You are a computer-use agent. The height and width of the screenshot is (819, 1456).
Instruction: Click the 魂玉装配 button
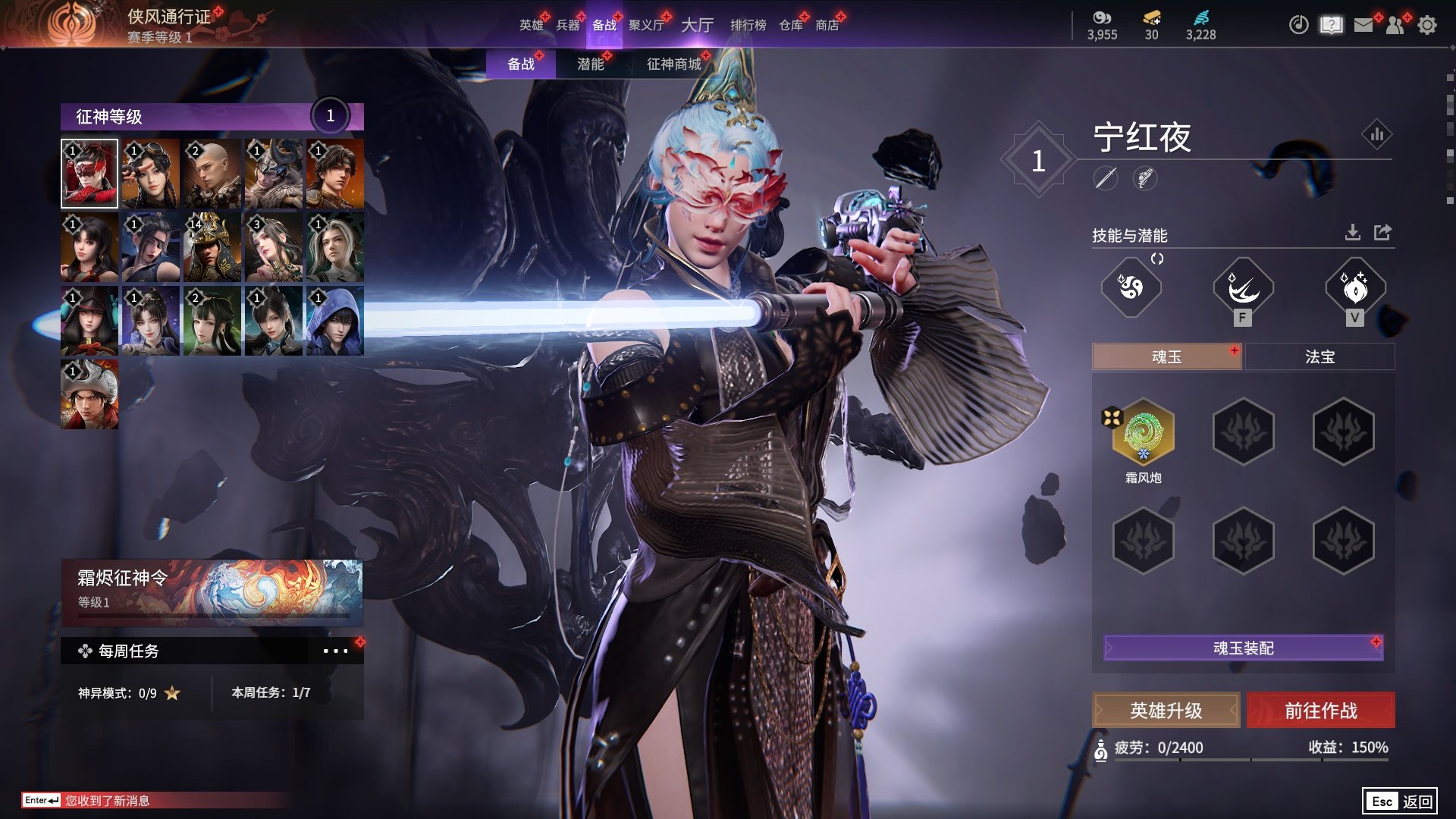coord(1243,648)
